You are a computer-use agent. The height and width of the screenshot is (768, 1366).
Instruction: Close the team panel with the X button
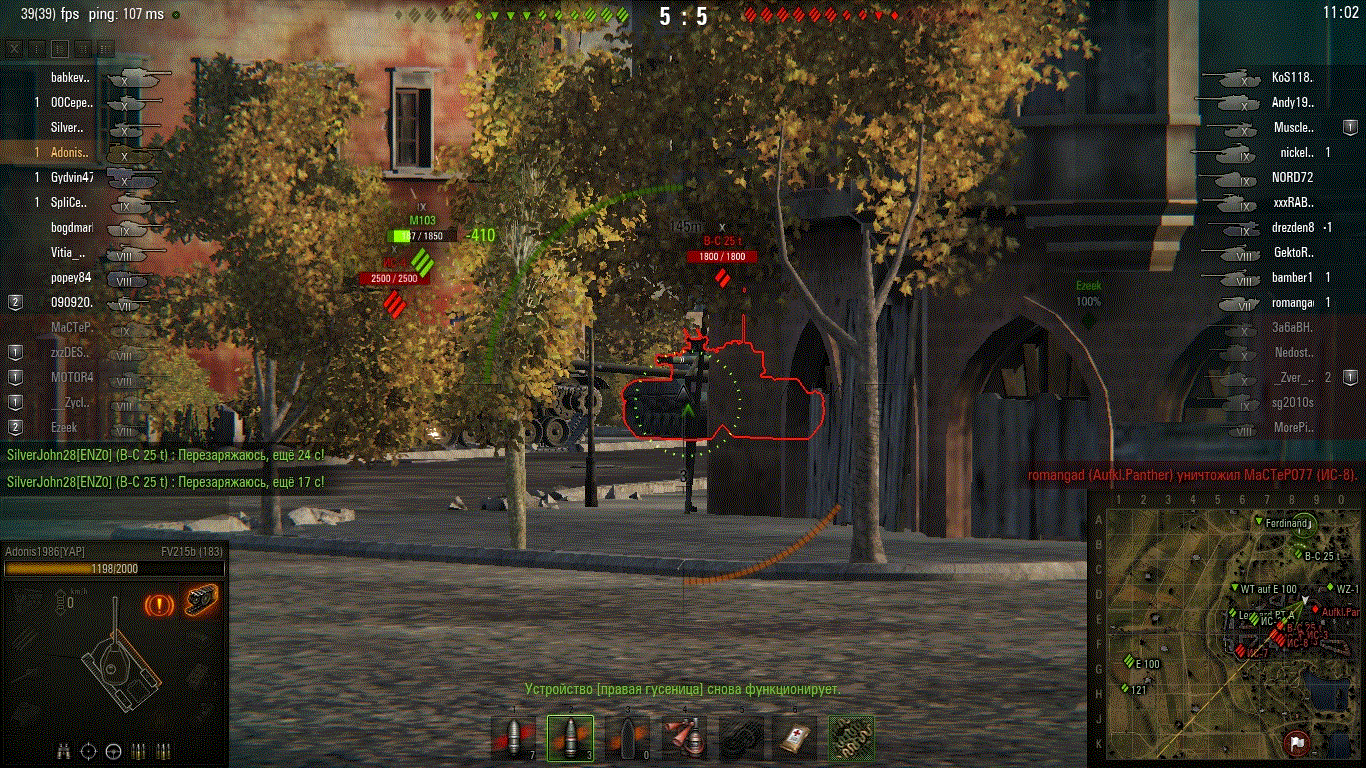click(x=14, y=48)
